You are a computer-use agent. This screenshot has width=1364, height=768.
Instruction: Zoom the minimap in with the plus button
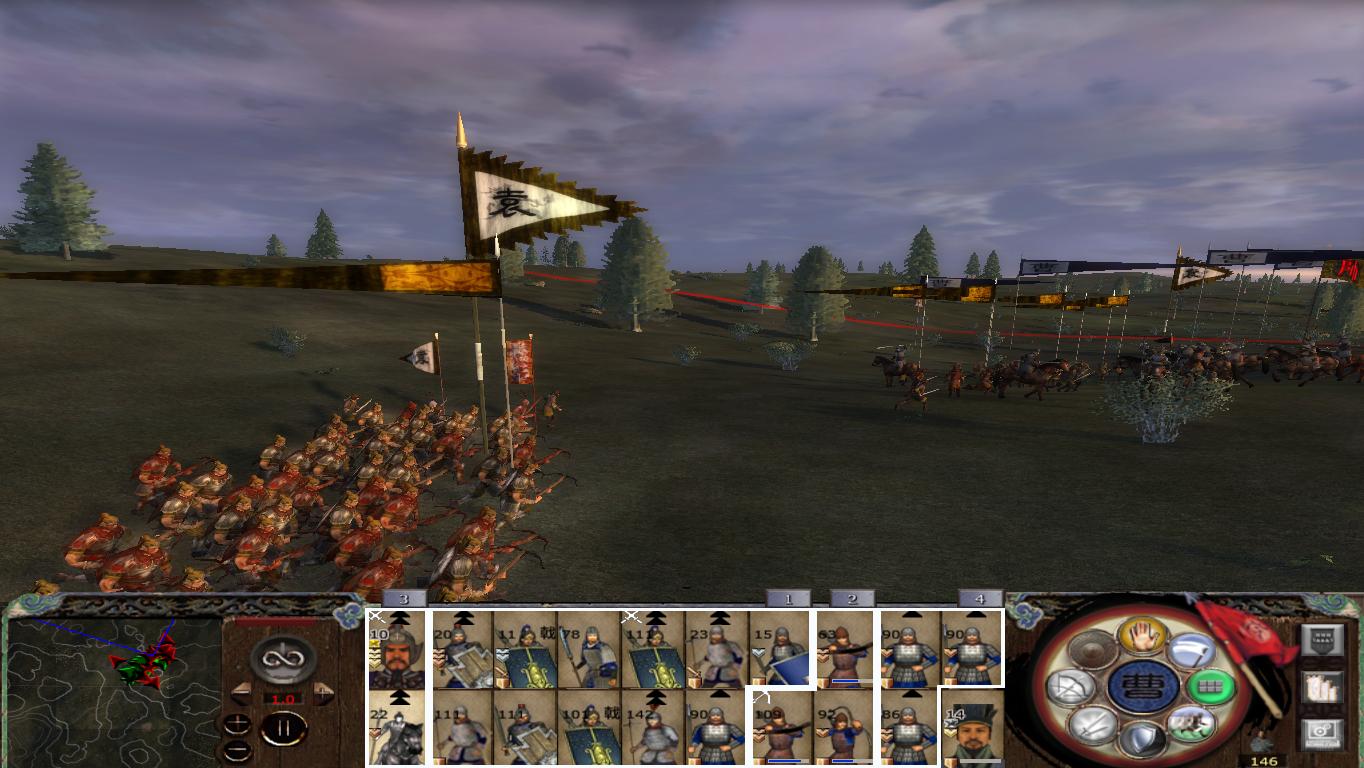tap(238, 722)
